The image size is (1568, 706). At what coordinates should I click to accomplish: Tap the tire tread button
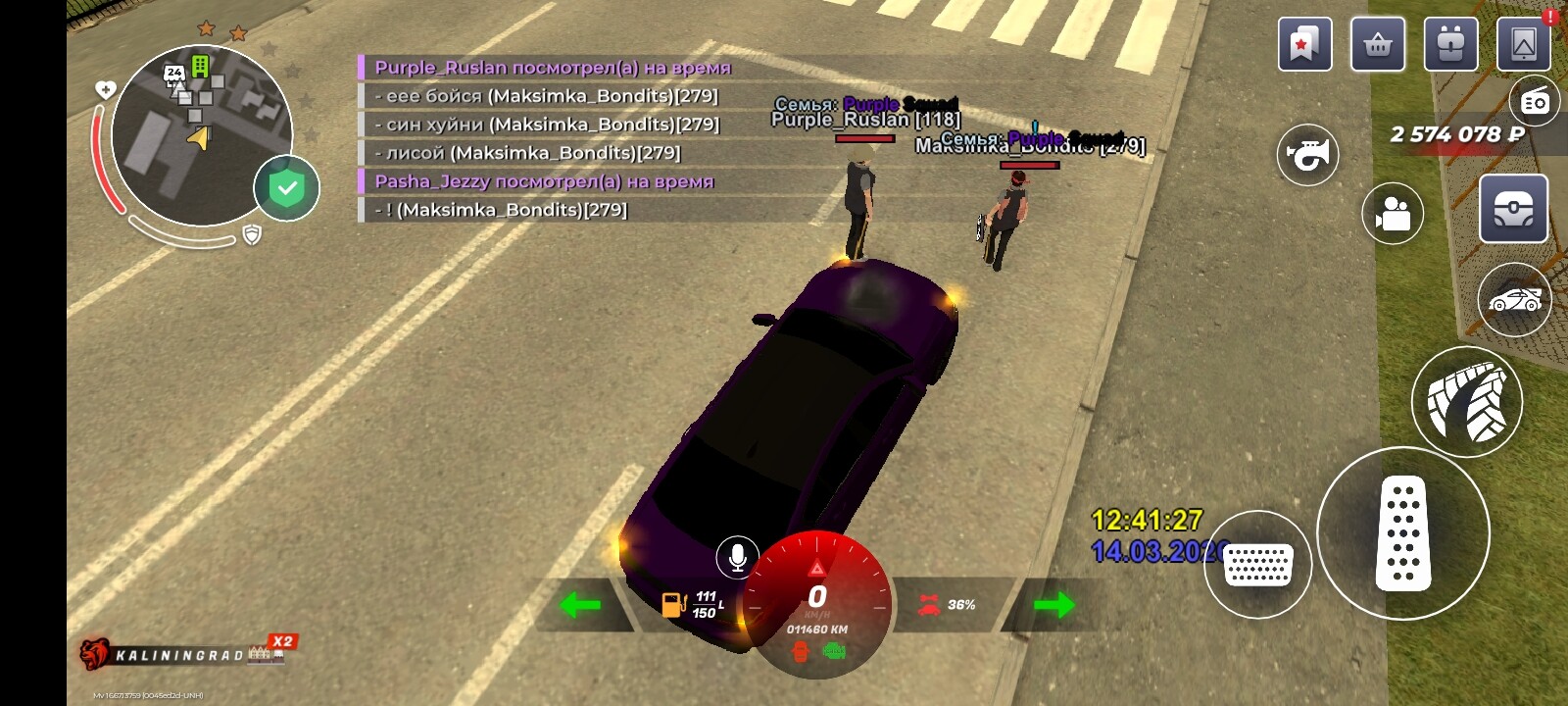click(1466, 402)
